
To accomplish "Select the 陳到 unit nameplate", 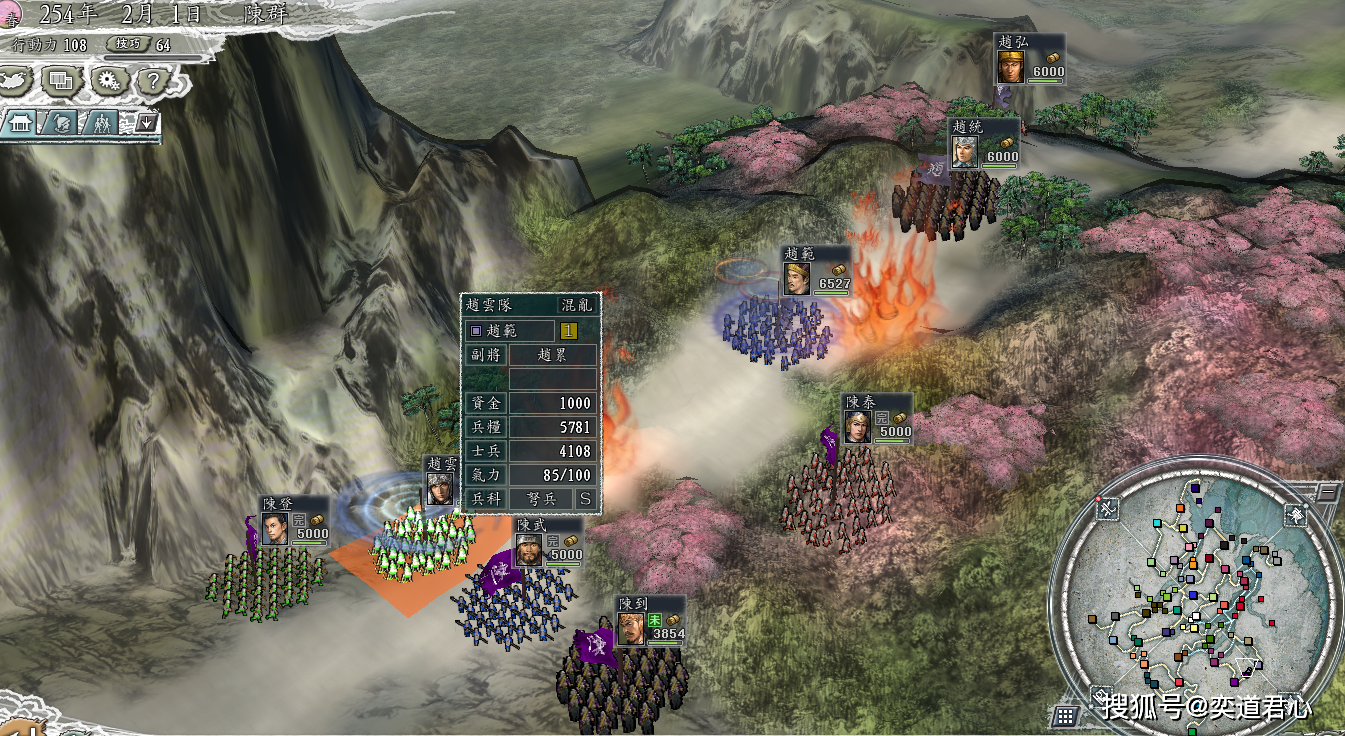I will 650,621.
